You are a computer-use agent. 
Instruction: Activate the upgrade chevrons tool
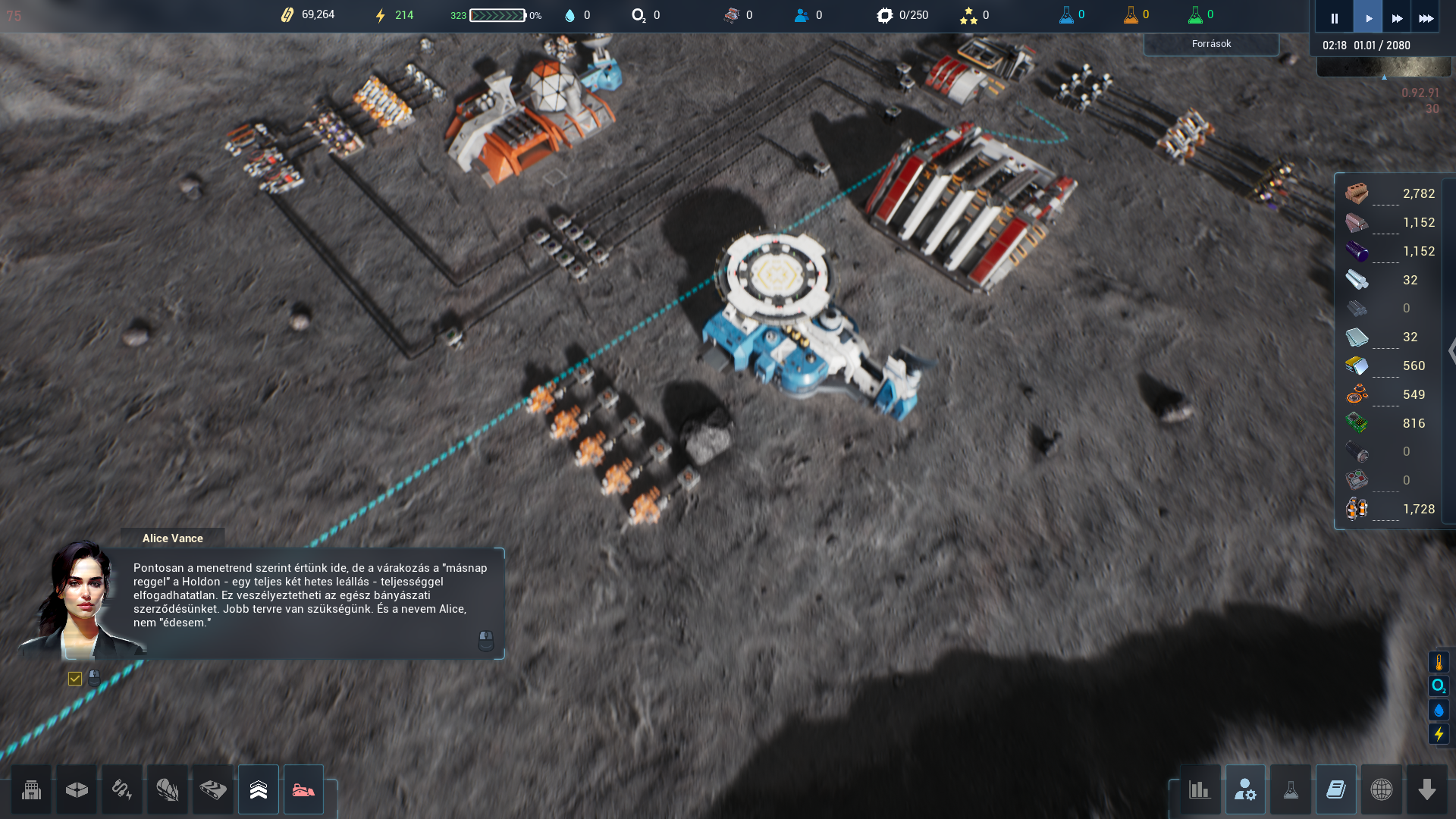click(259, 789)
